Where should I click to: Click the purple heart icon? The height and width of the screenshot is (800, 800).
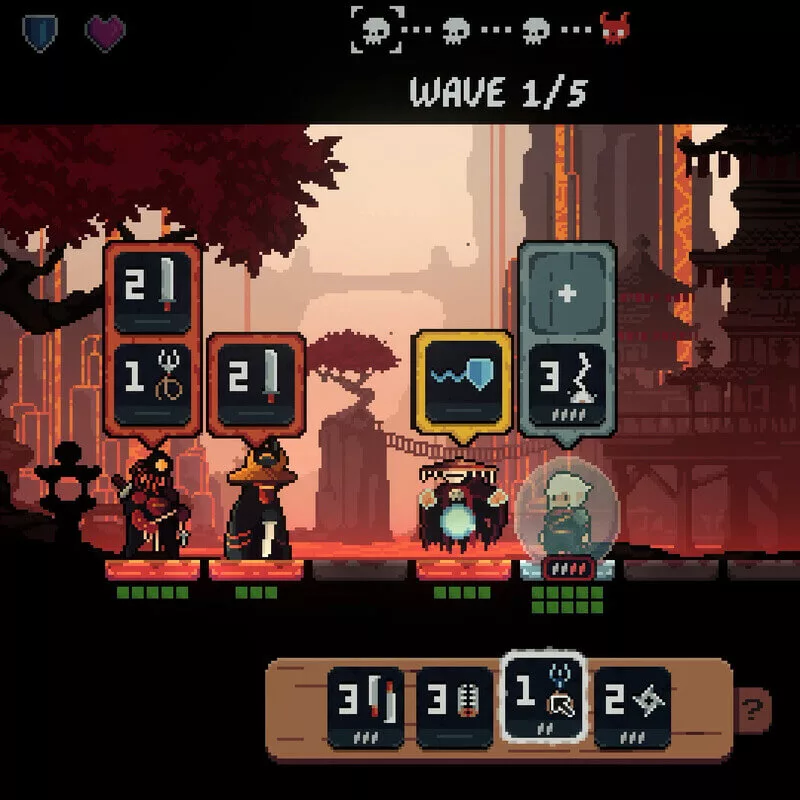click(x=105, y=33)
